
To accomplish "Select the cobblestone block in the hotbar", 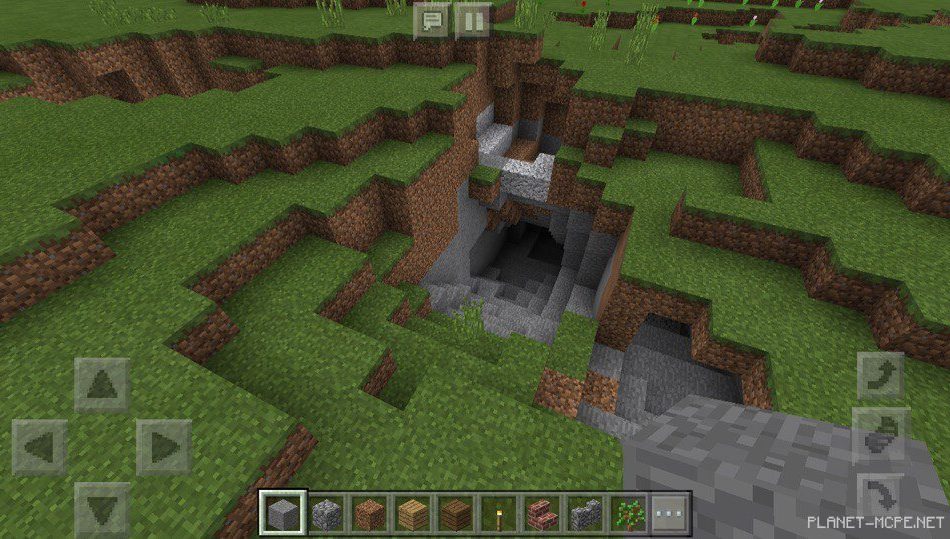I will [x=325, y=514].
